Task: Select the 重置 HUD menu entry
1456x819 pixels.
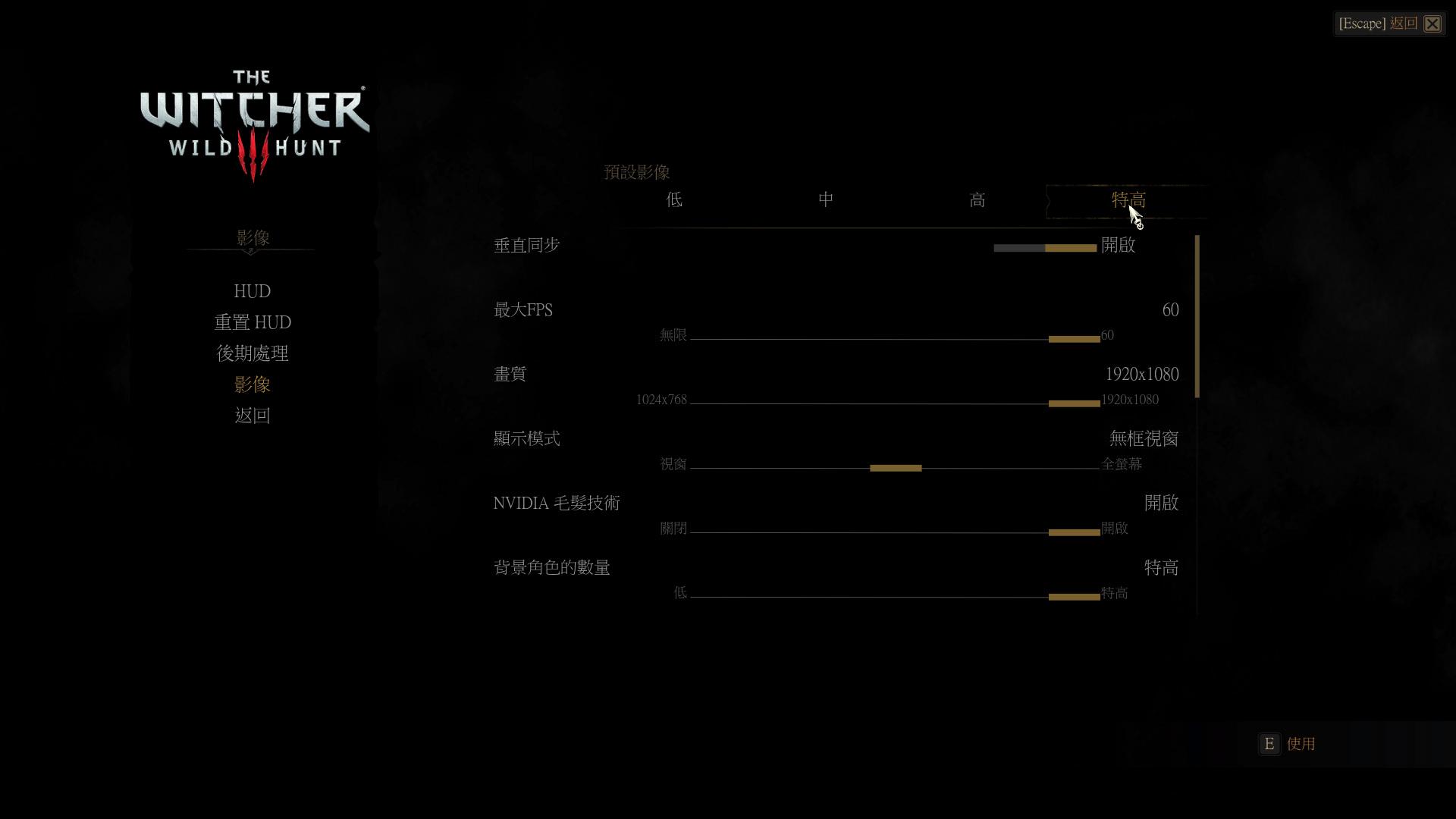Action: click(253, 322)
